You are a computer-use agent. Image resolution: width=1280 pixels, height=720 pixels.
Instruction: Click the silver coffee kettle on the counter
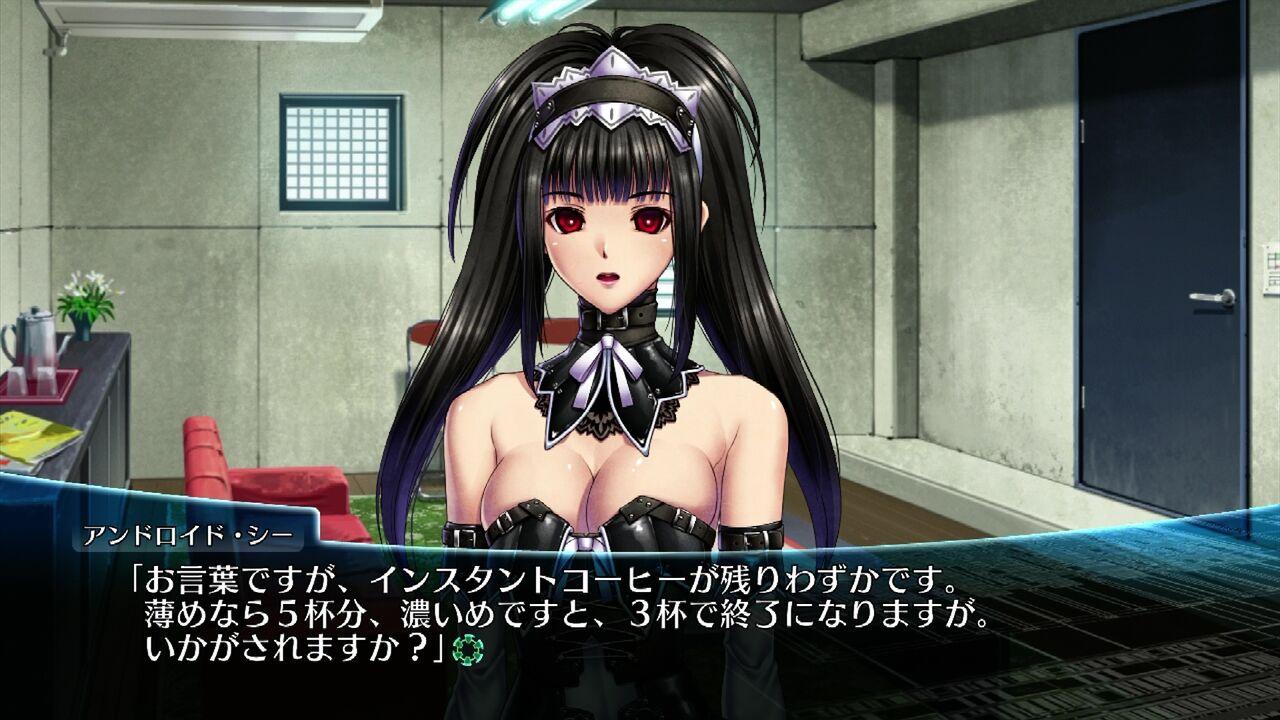[x=33, y=342]
